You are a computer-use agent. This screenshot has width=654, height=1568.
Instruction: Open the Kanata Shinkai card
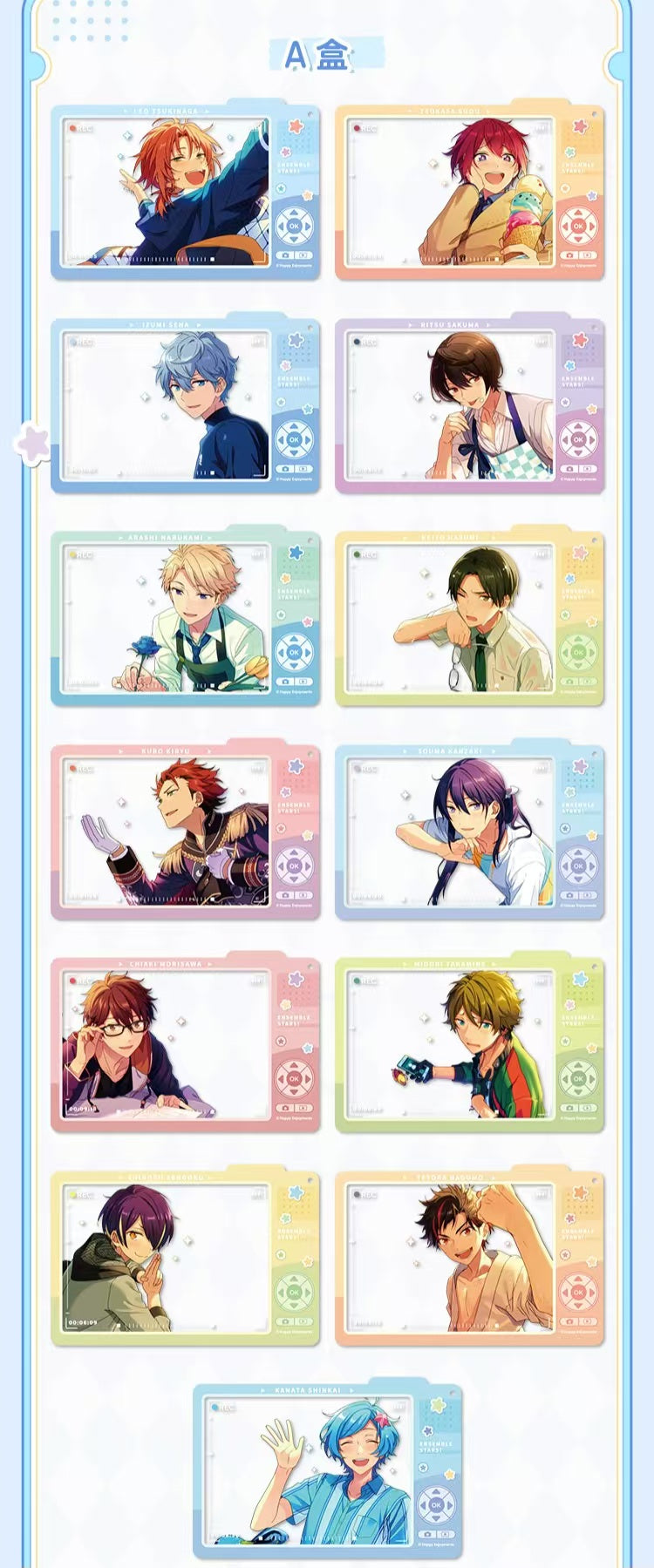[x=327, y=1471]
